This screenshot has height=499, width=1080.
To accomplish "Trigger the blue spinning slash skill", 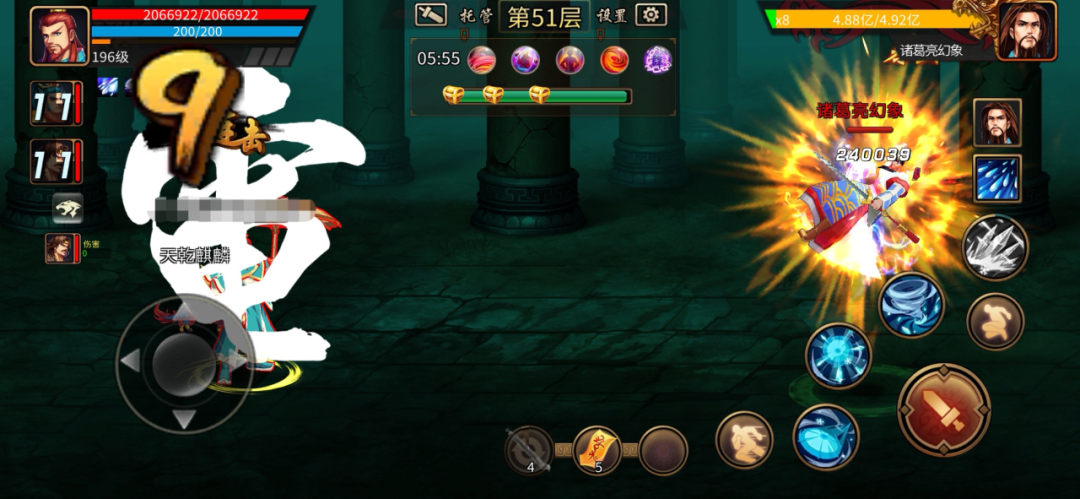I will (x=826, y=436).
